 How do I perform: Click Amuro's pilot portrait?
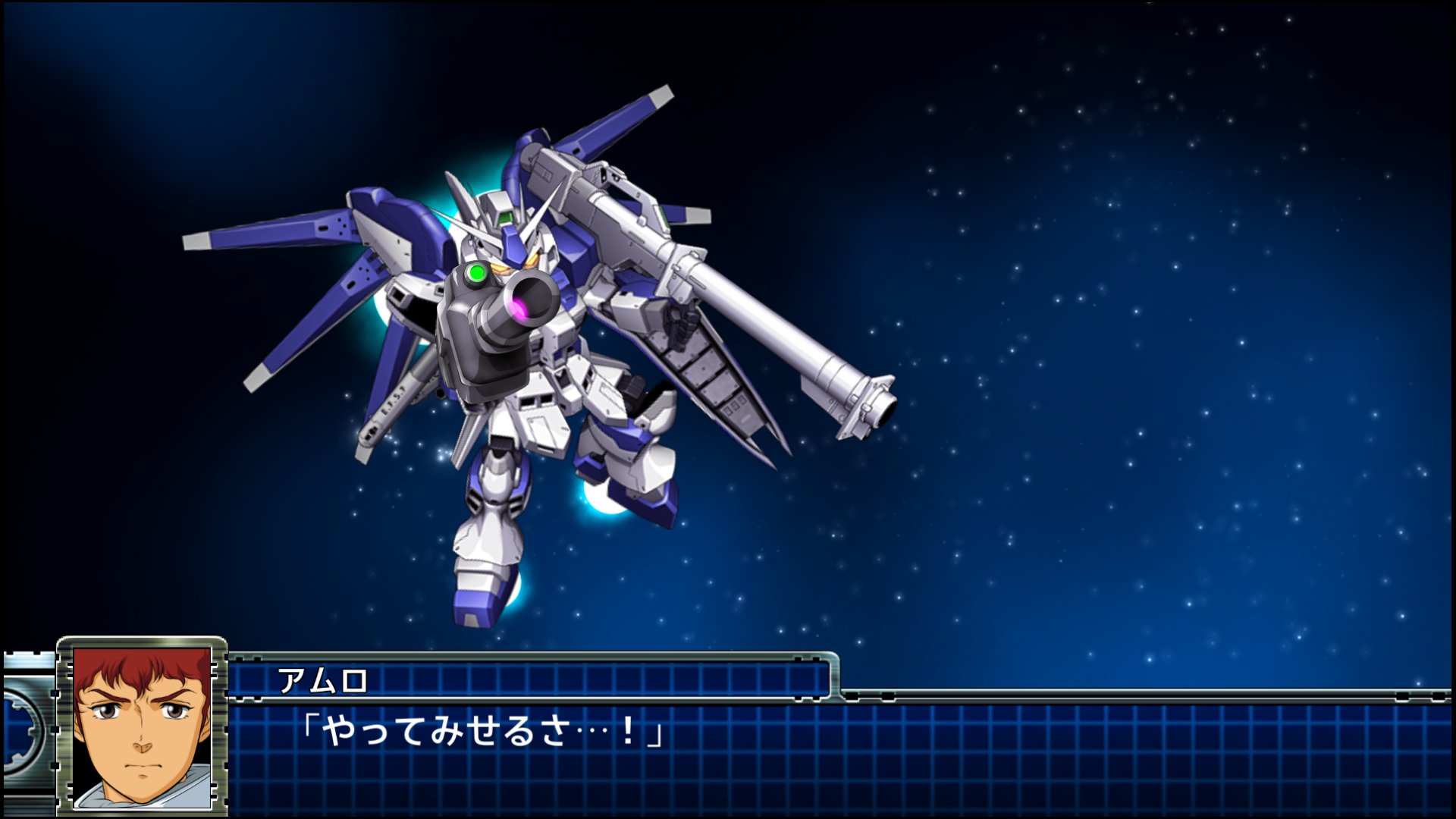(142, 726)
